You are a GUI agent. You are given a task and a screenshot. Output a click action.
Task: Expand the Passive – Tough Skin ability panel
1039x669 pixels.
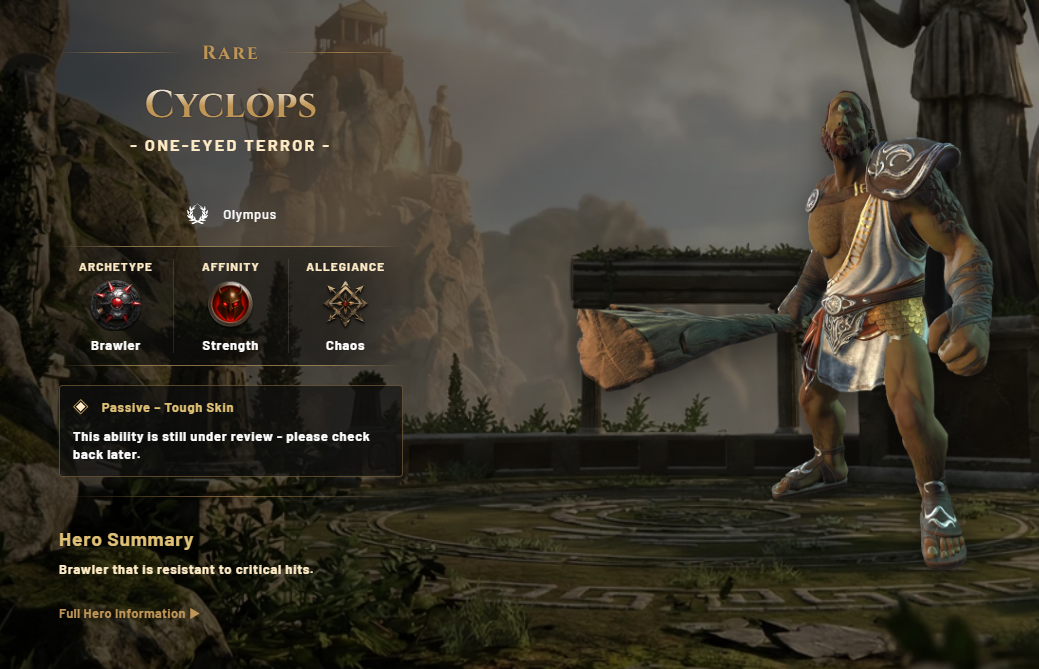point(167,408)
